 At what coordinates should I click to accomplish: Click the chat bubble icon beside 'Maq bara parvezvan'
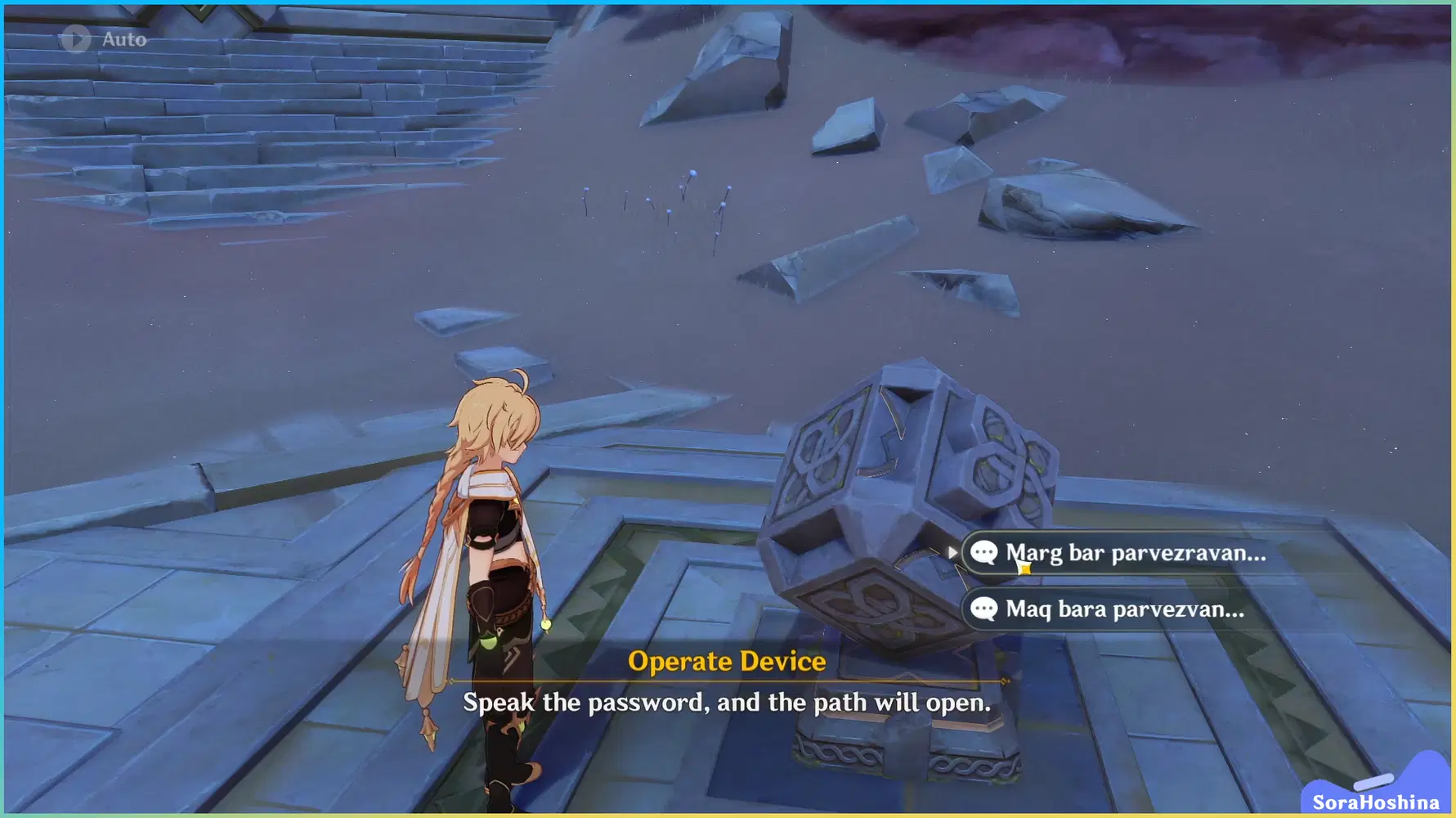click(x=984, y=609)
